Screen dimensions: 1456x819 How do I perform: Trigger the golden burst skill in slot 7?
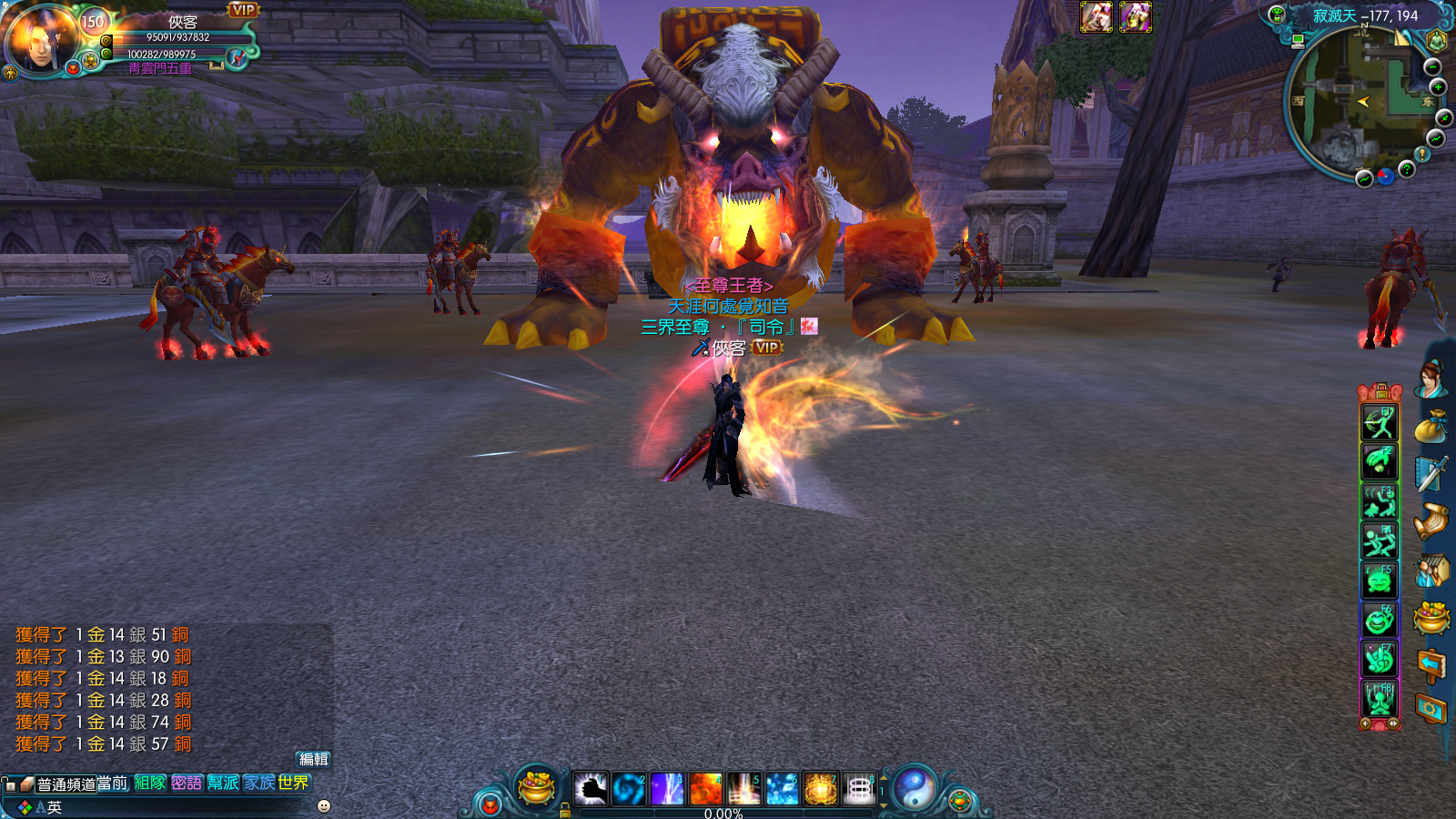(820, 789)
